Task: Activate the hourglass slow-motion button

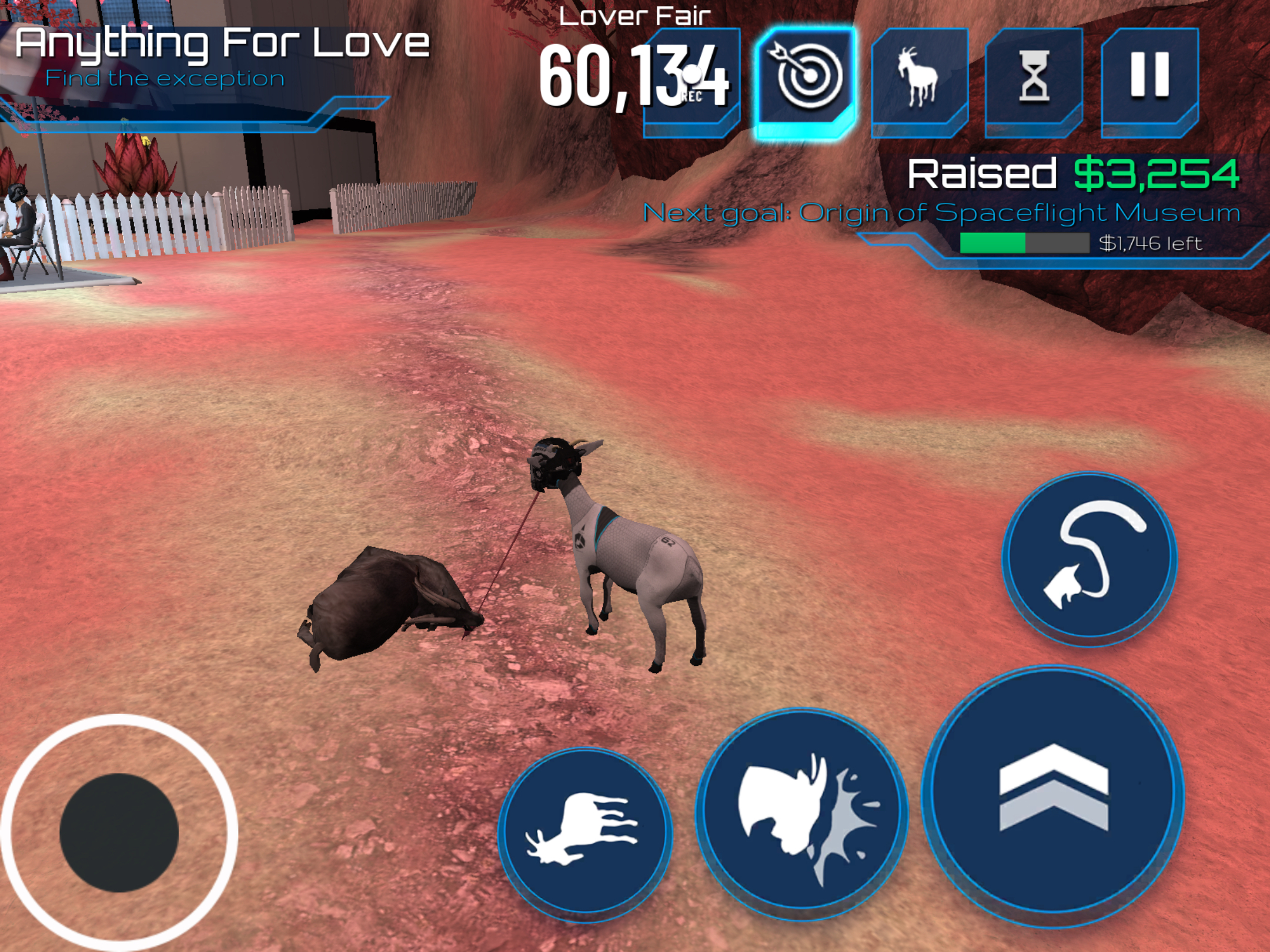Action: click(1034, 79)
